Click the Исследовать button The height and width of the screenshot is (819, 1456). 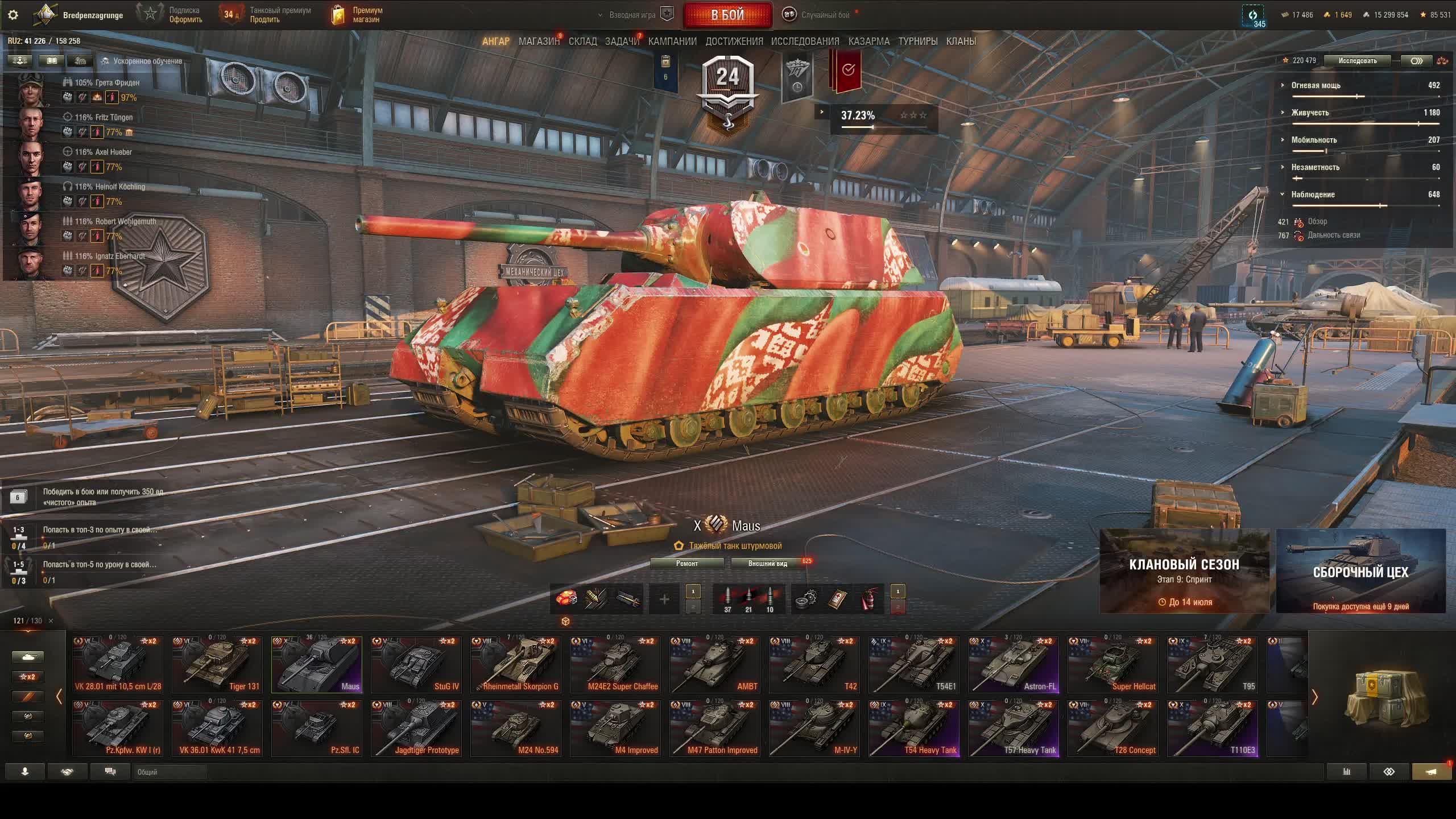point(1357,61)
